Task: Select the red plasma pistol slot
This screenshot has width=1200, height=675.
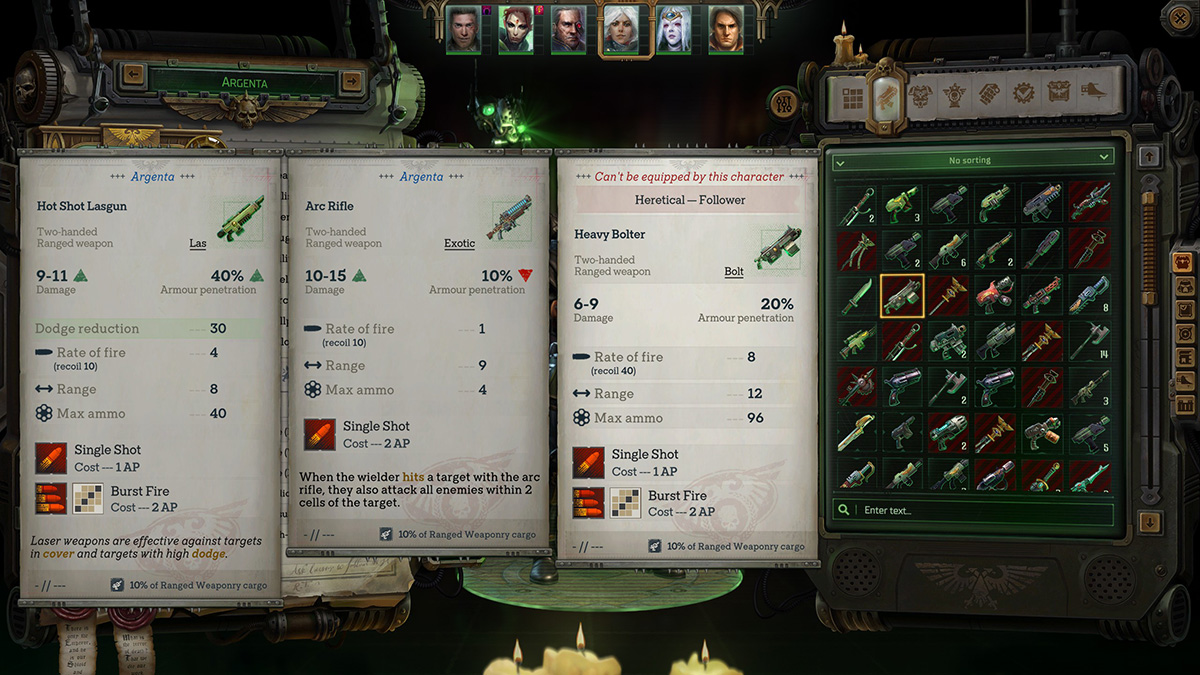Action: pyautogui.click(x=996, y=296)
